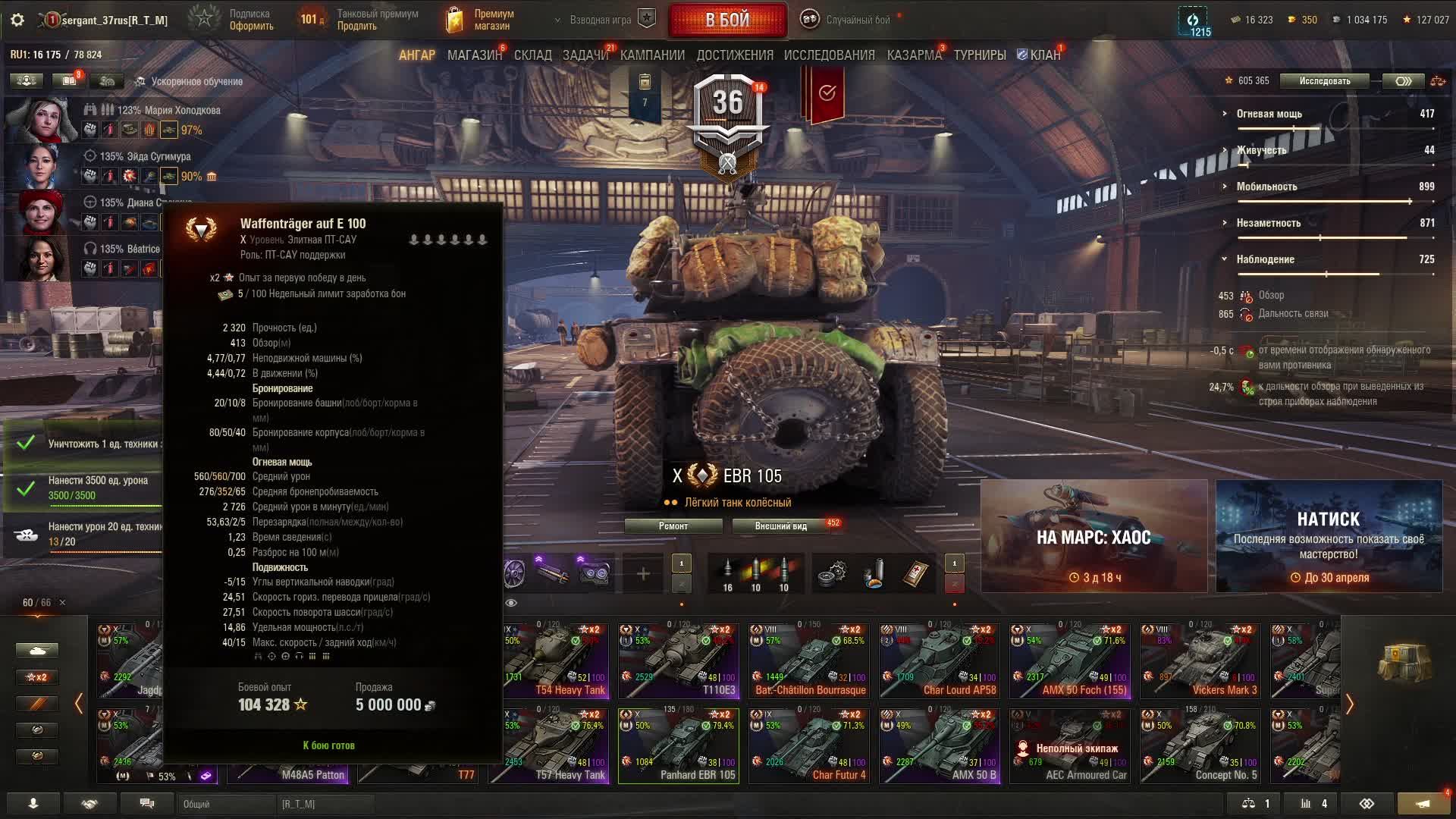
Task: Open the НА МАРС: ХАОС event banner
Action: pos(1094,536)
